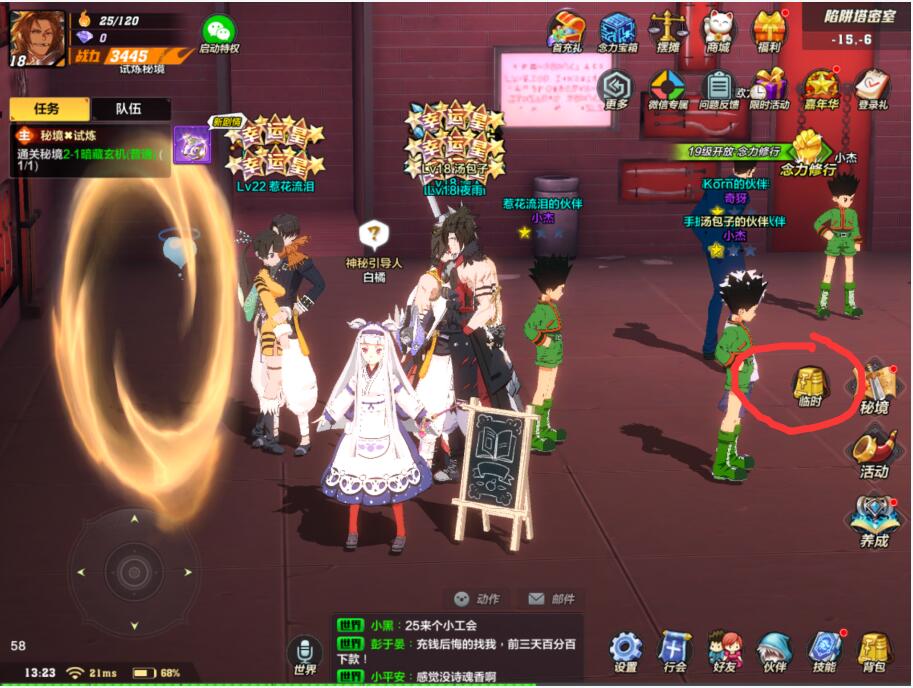Visit the 商城 lucky cat shop
Screen dimensions: 913x688
[718, 31]
